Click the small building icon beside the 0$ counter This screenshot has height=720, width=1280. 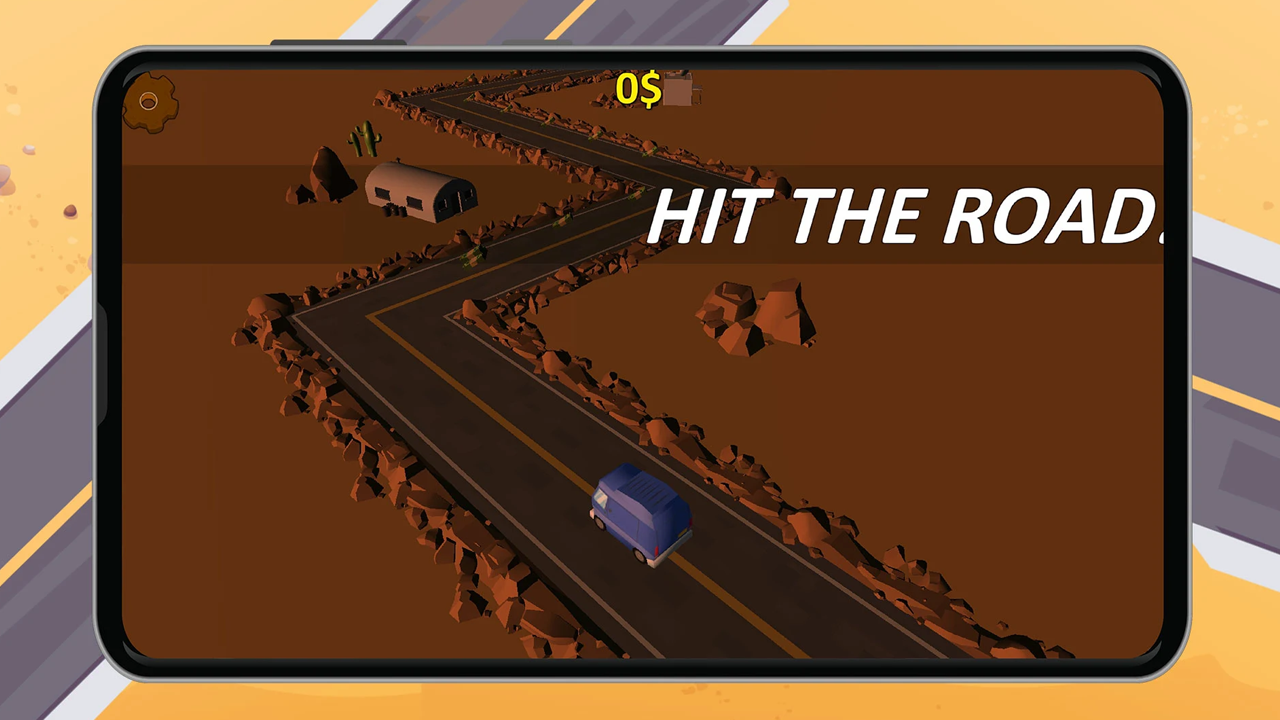[x=679, y=92]
